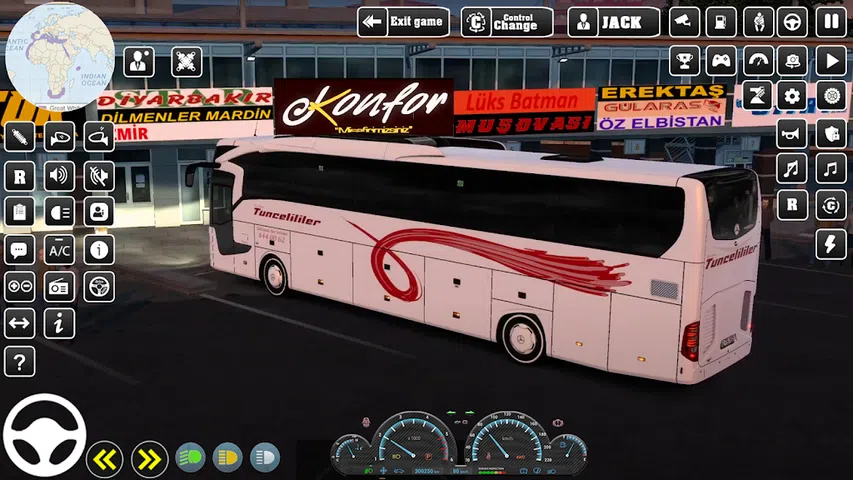The image size is (853, 480).
Task: Open the Control Change option
Action: [507, 22]
